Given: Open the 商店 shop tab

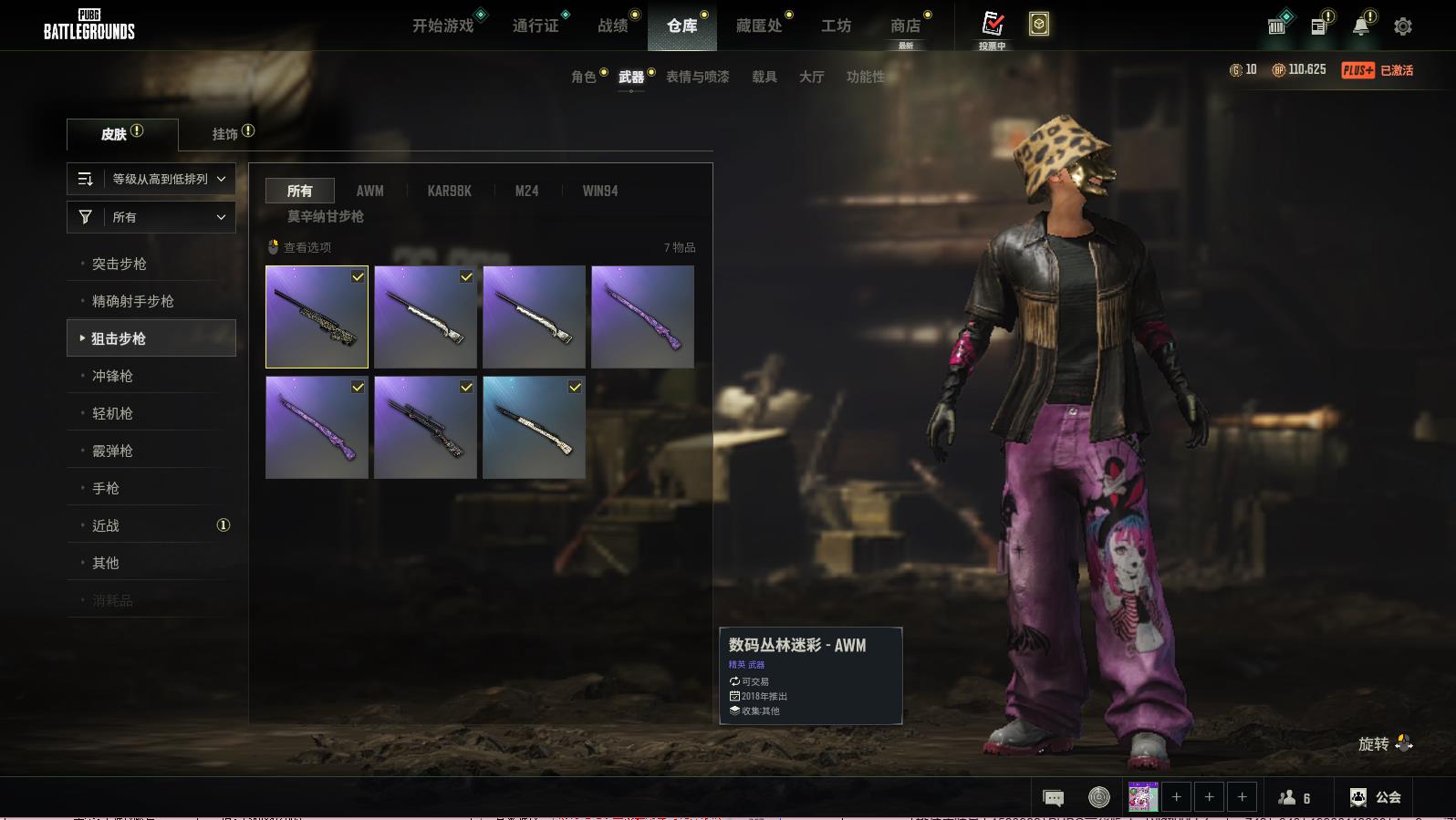Looking at the screenshot, I should point(905,26).
